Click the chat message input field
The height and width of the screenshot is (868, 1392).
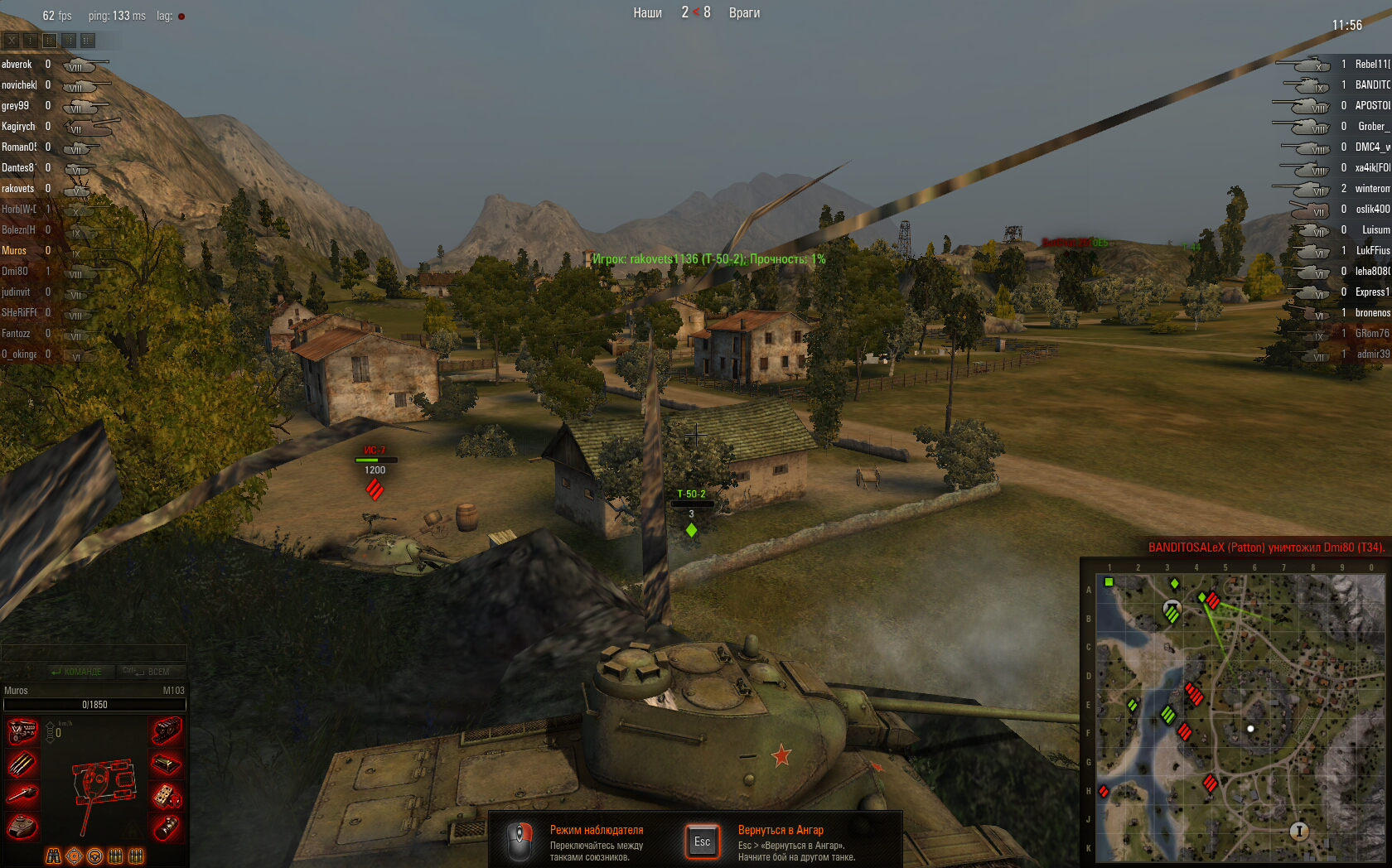coord(93,653)
